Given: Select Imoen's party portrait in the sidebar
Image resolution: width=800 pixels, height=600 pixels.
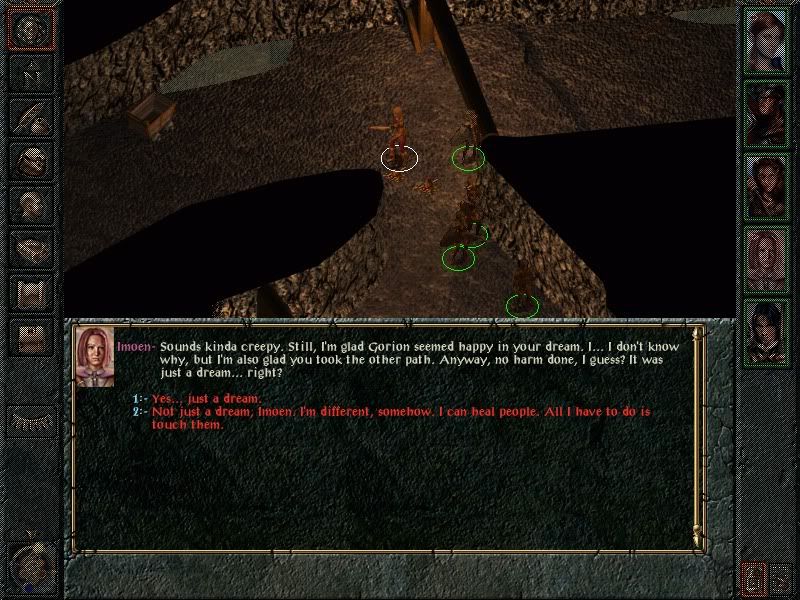Looking at the screenshot, I should (765, 258).
